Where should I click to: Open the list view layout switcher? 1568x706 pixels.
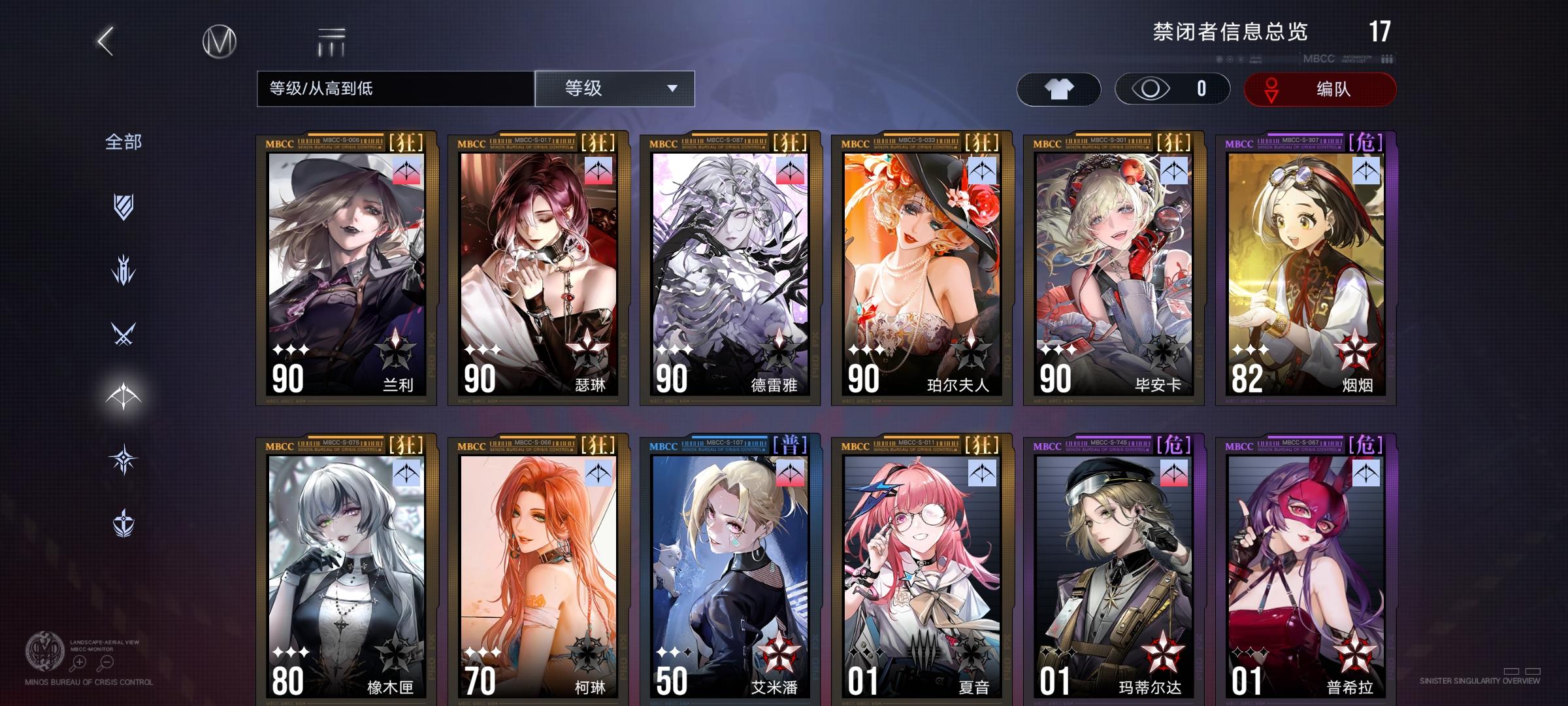tap(332, 41)
